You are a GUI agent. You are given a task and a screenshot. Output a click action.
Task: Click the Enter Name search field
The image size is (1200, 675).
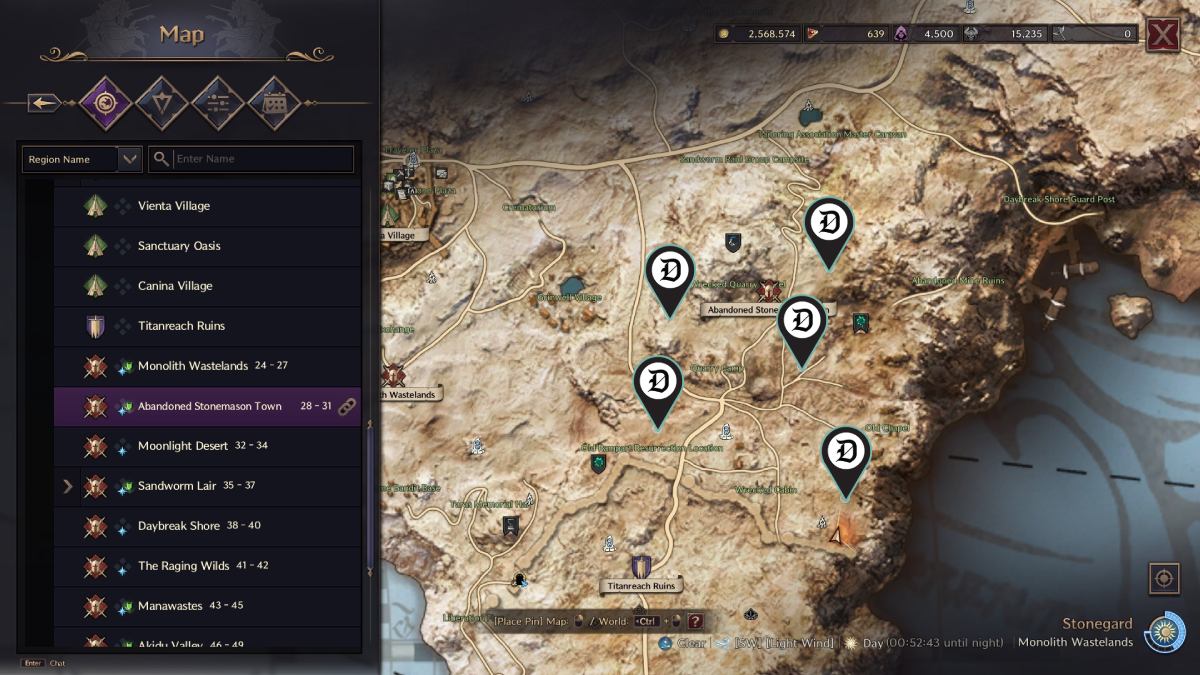(262, 159)
